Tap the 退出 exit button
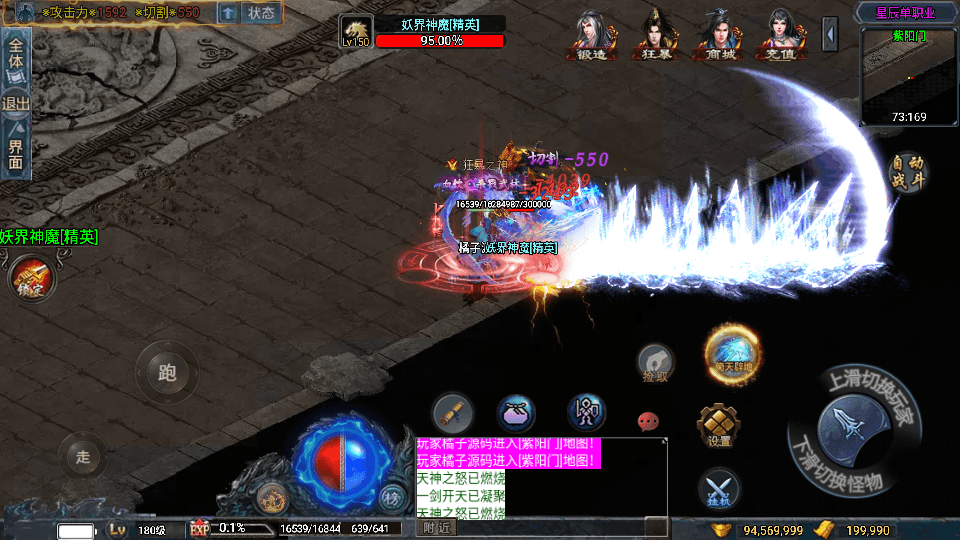 point(16,103)
